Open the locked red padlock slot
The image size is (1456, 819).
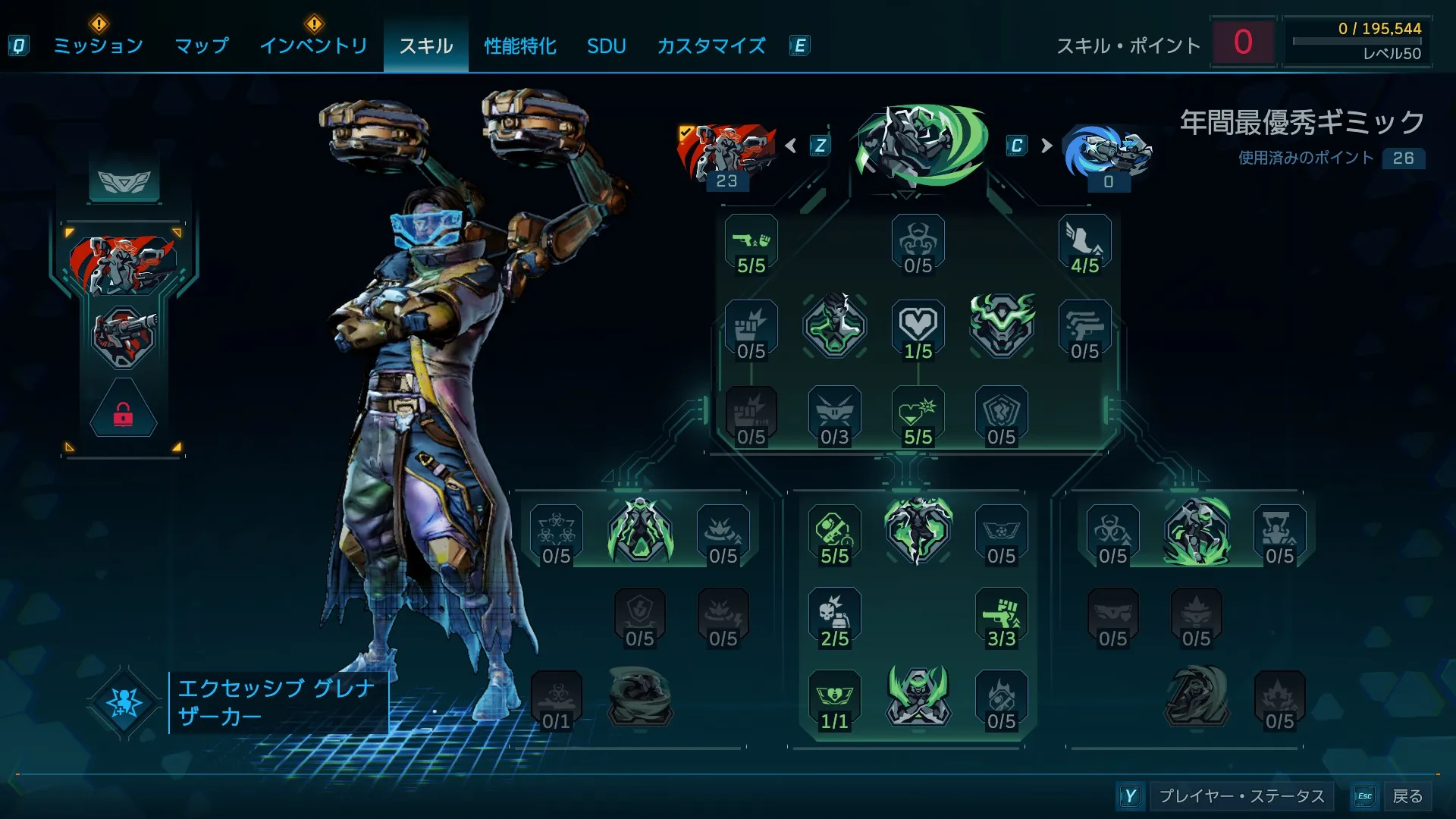124,413
